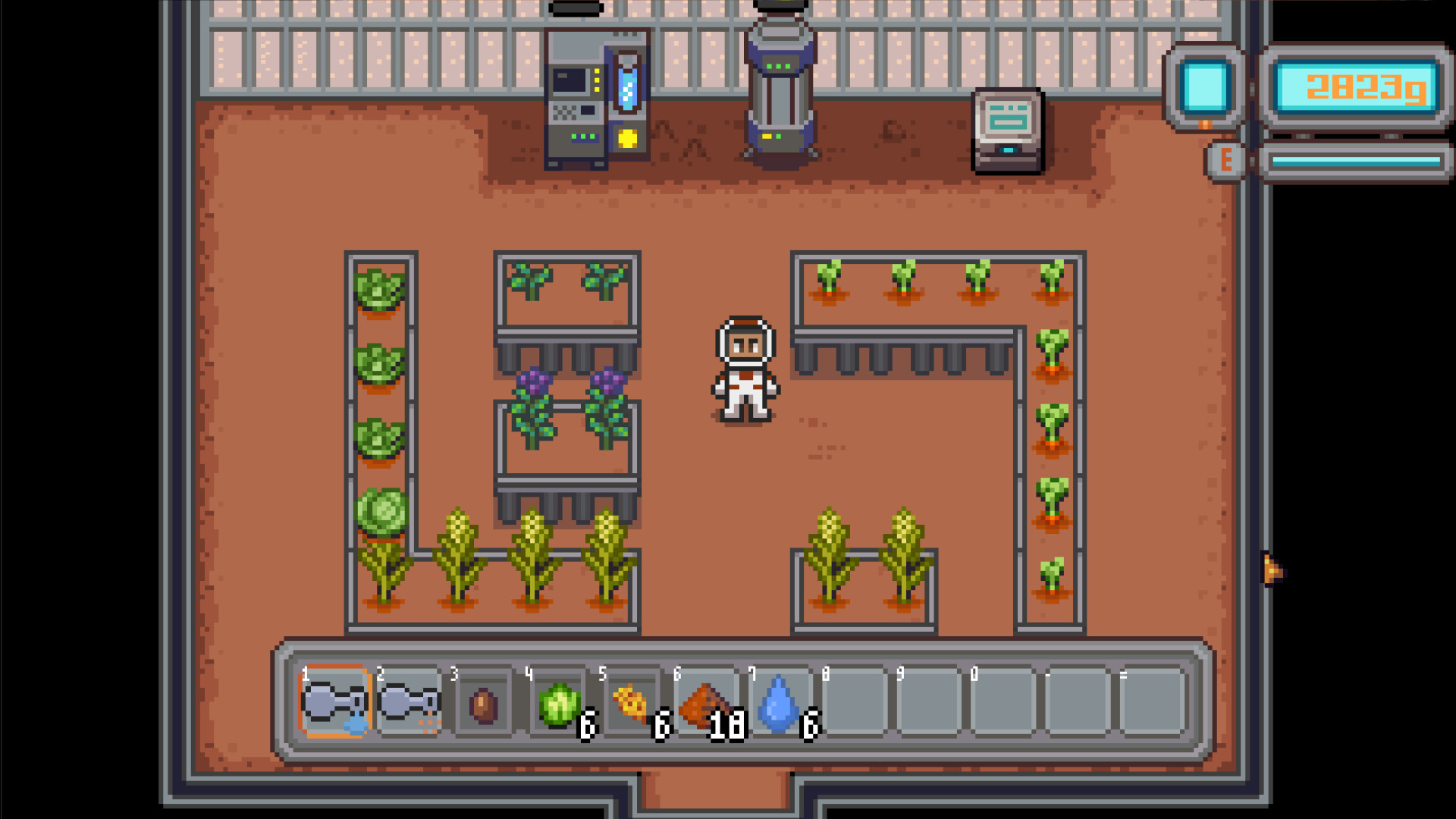Click the vending machine near the top wall
This screenshot has width=1456, height=819.
pyautogui.click(x=598, y=99)
